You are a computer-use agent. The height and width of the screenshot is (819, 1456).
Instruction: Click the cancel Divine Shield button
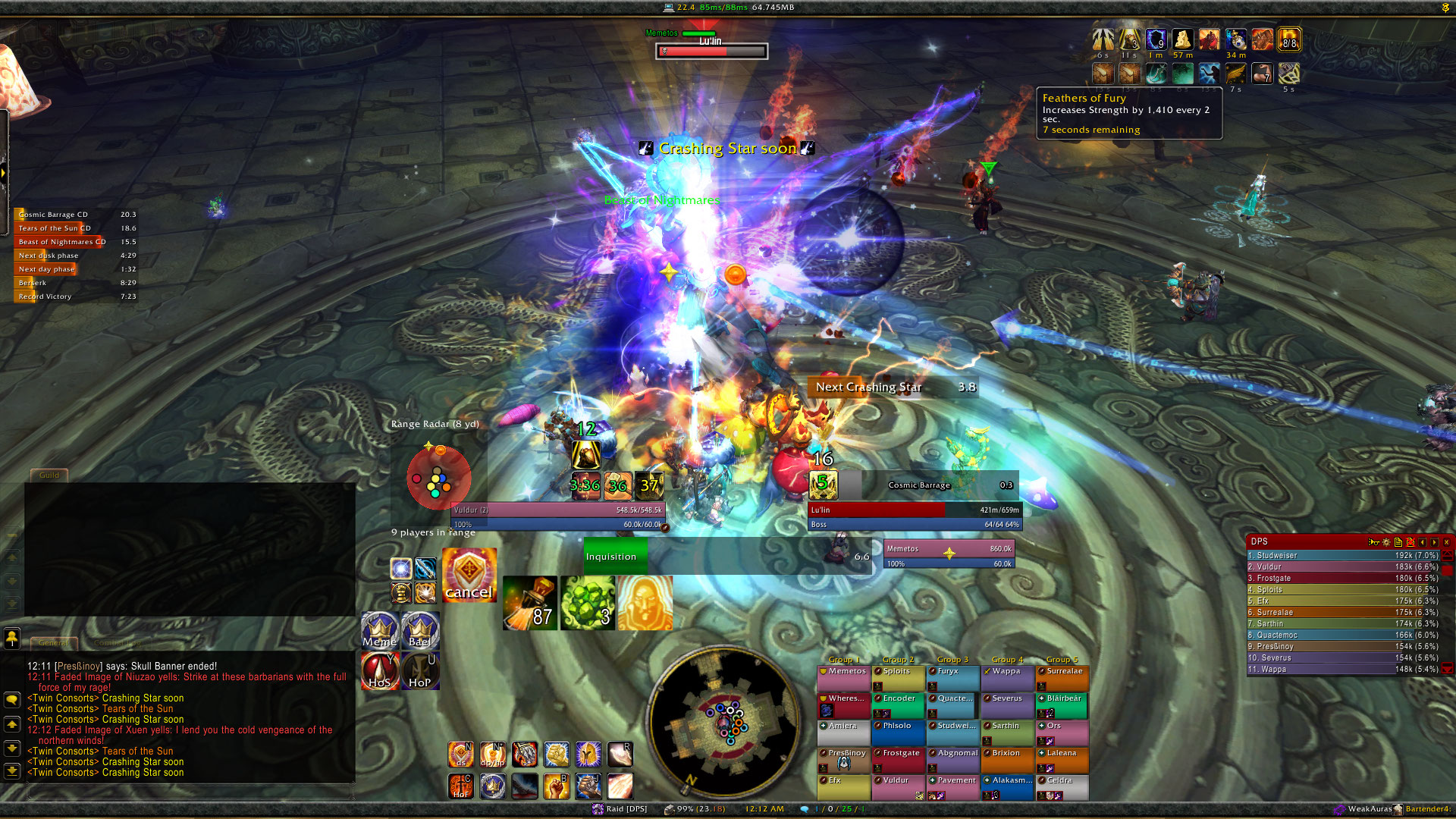469,576
